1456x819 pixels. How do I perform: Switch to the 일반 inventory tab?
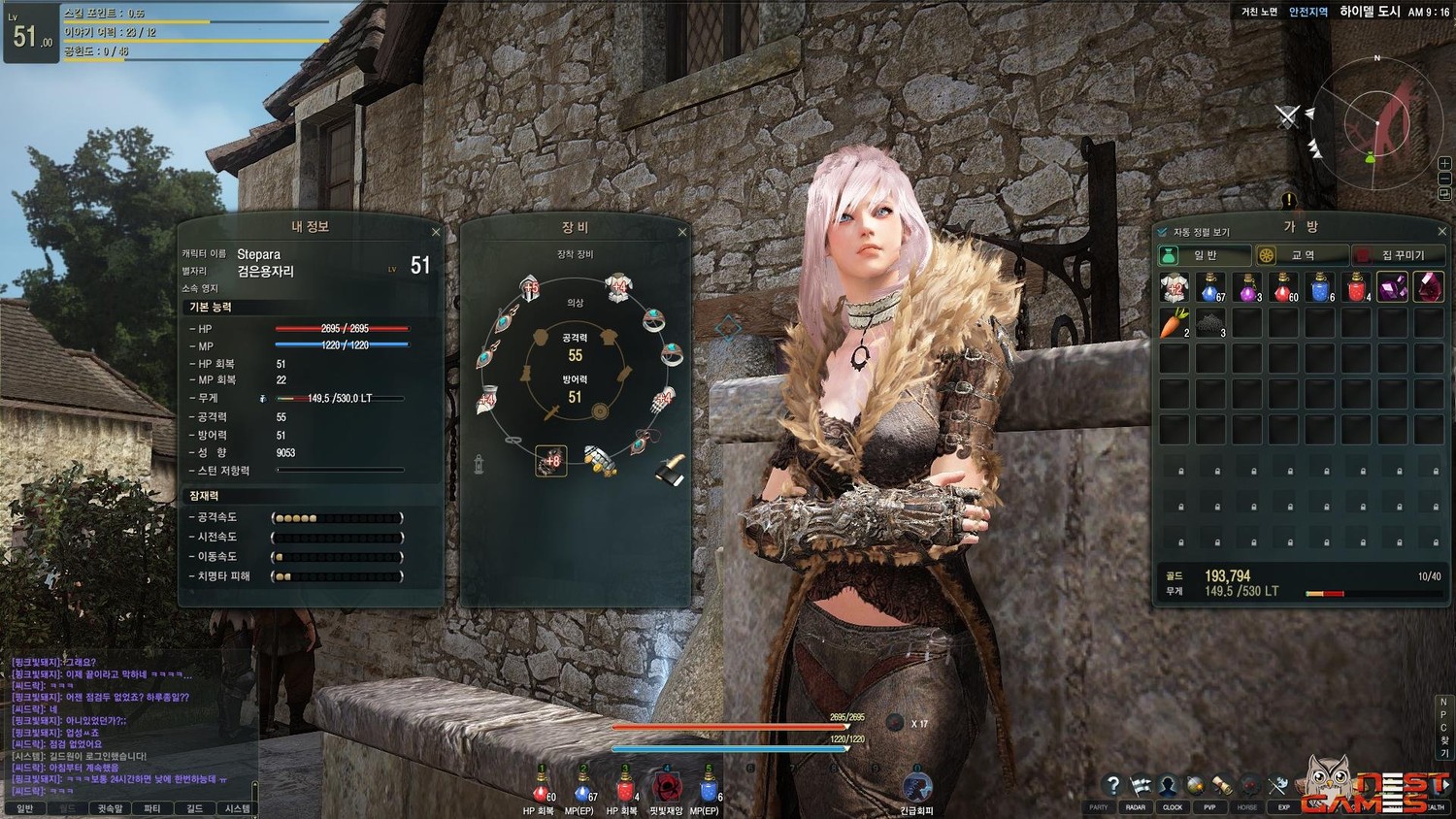[1205, 255]
